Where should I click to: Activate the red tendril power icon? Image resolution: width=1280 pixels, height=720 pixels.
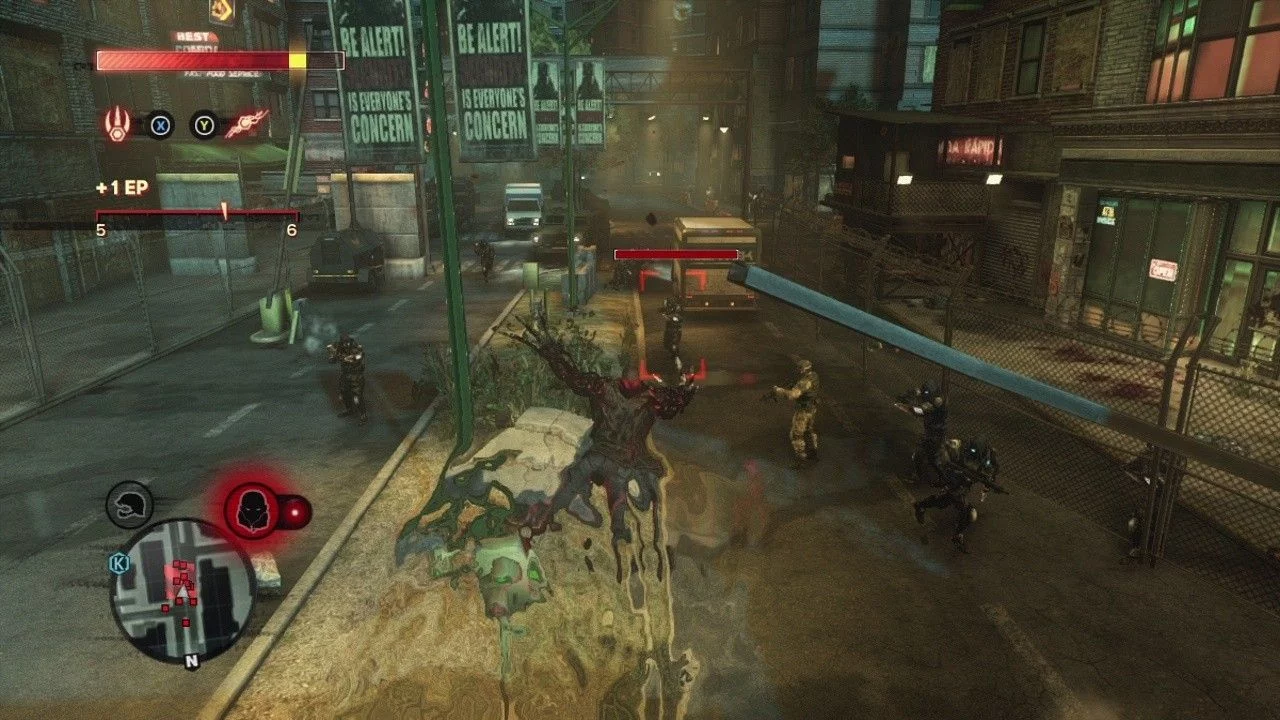pos(246,124)
